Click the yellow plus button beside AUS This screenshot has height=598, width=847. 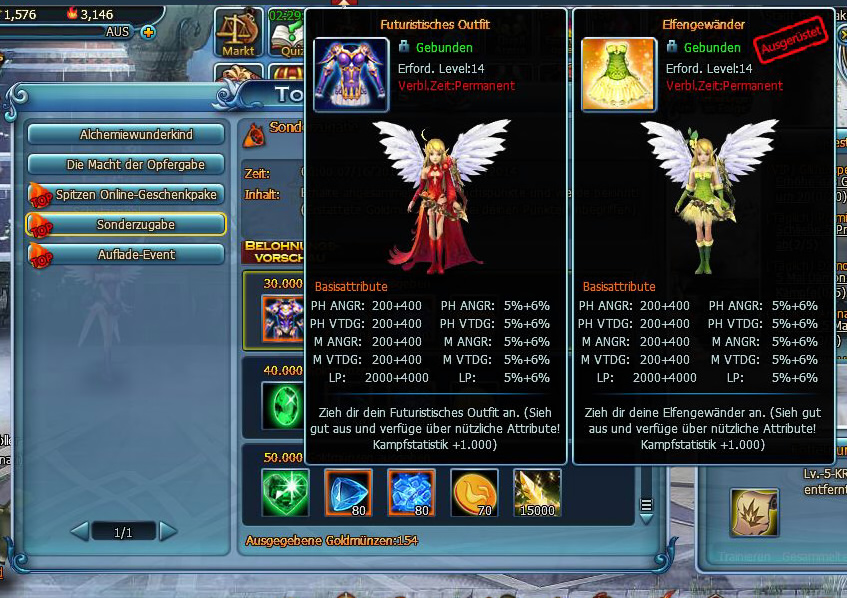[148, 32]
